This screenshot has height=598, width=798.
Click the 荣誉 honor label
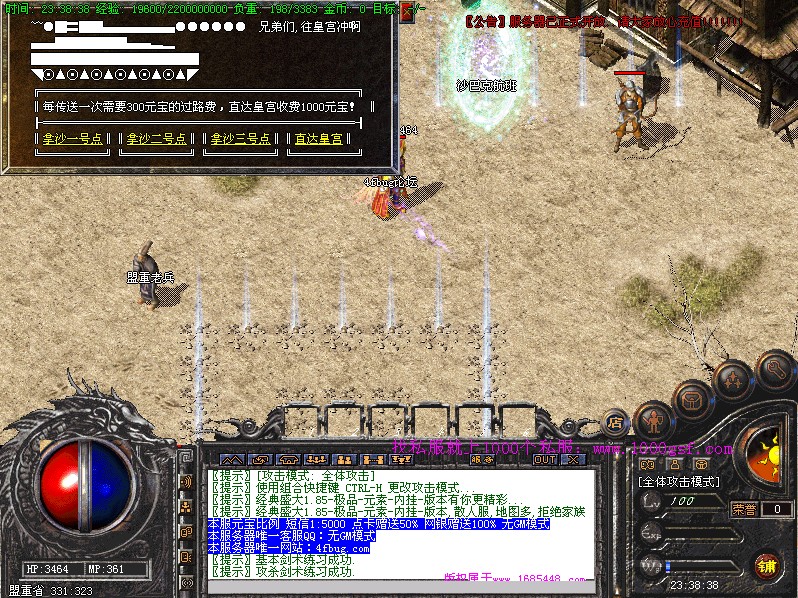(744, 509)
